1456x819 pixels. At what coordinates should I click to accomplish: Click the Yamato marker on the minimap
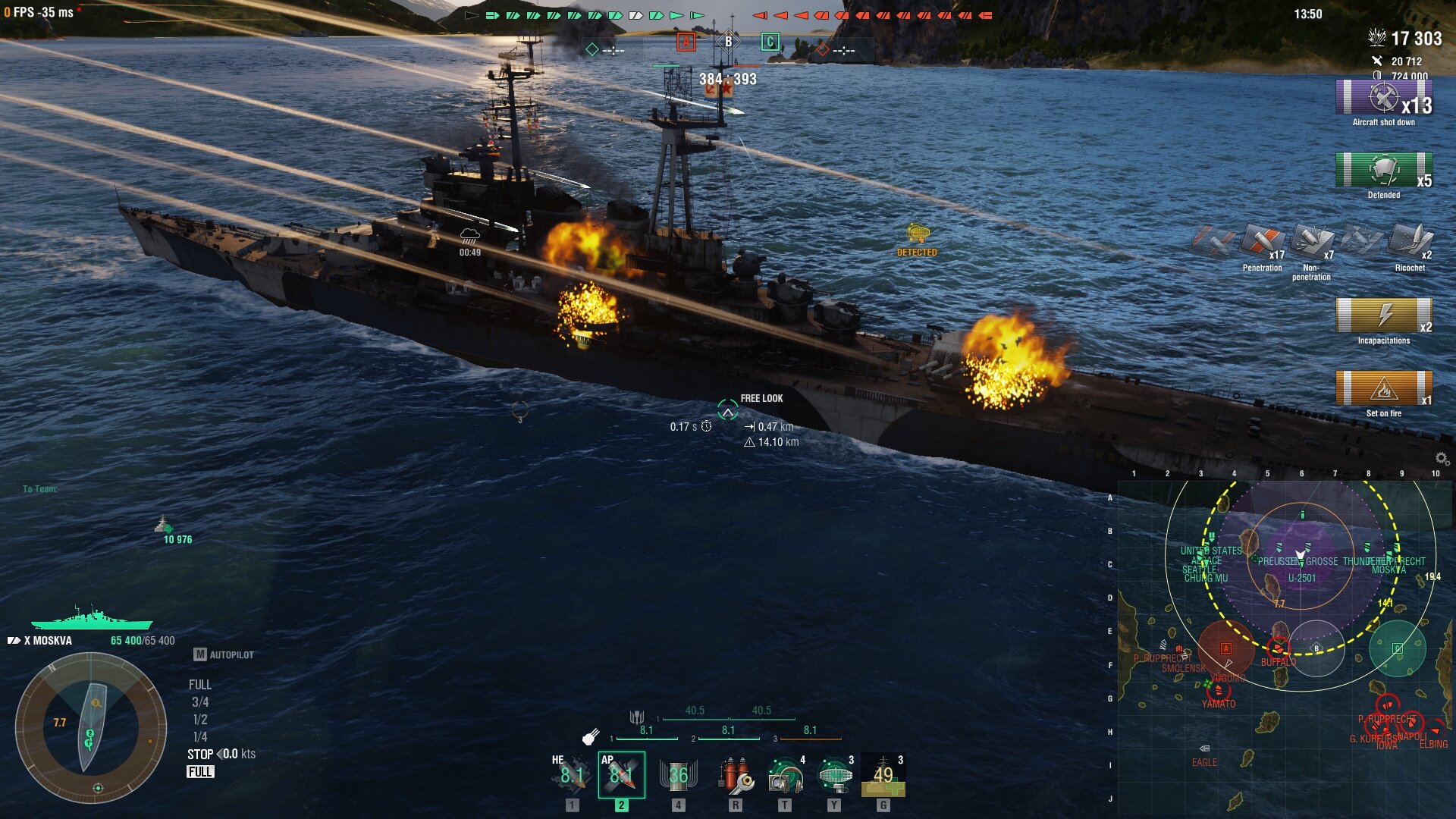pos(1219,692)
